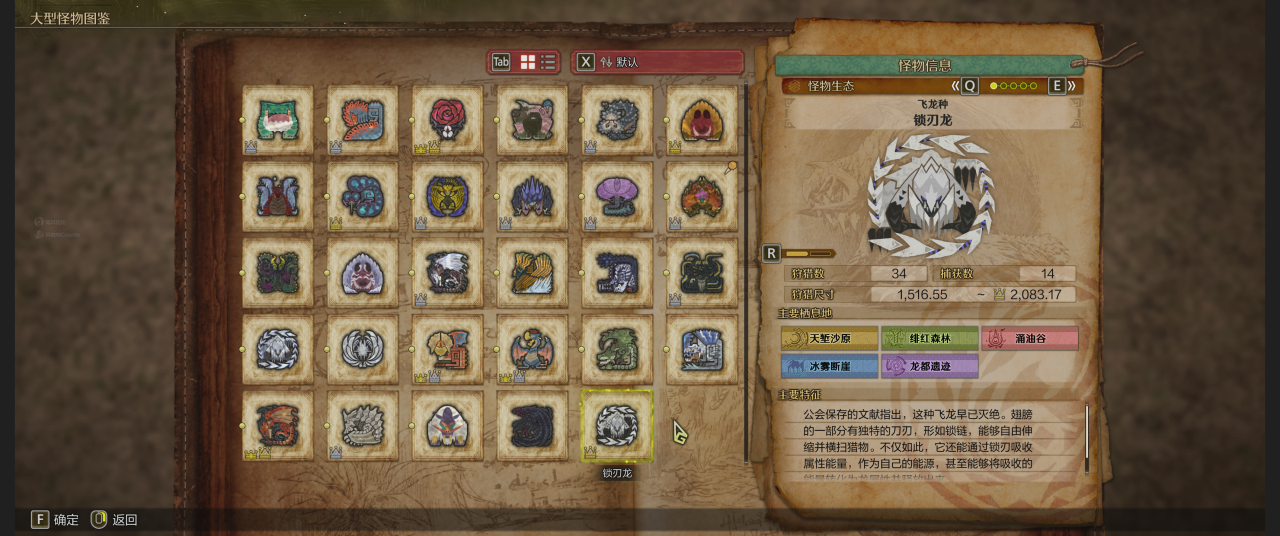Select the 天堑沙原 habitat tag
This screenshot has height=536, width=1280.
point(830,338)
